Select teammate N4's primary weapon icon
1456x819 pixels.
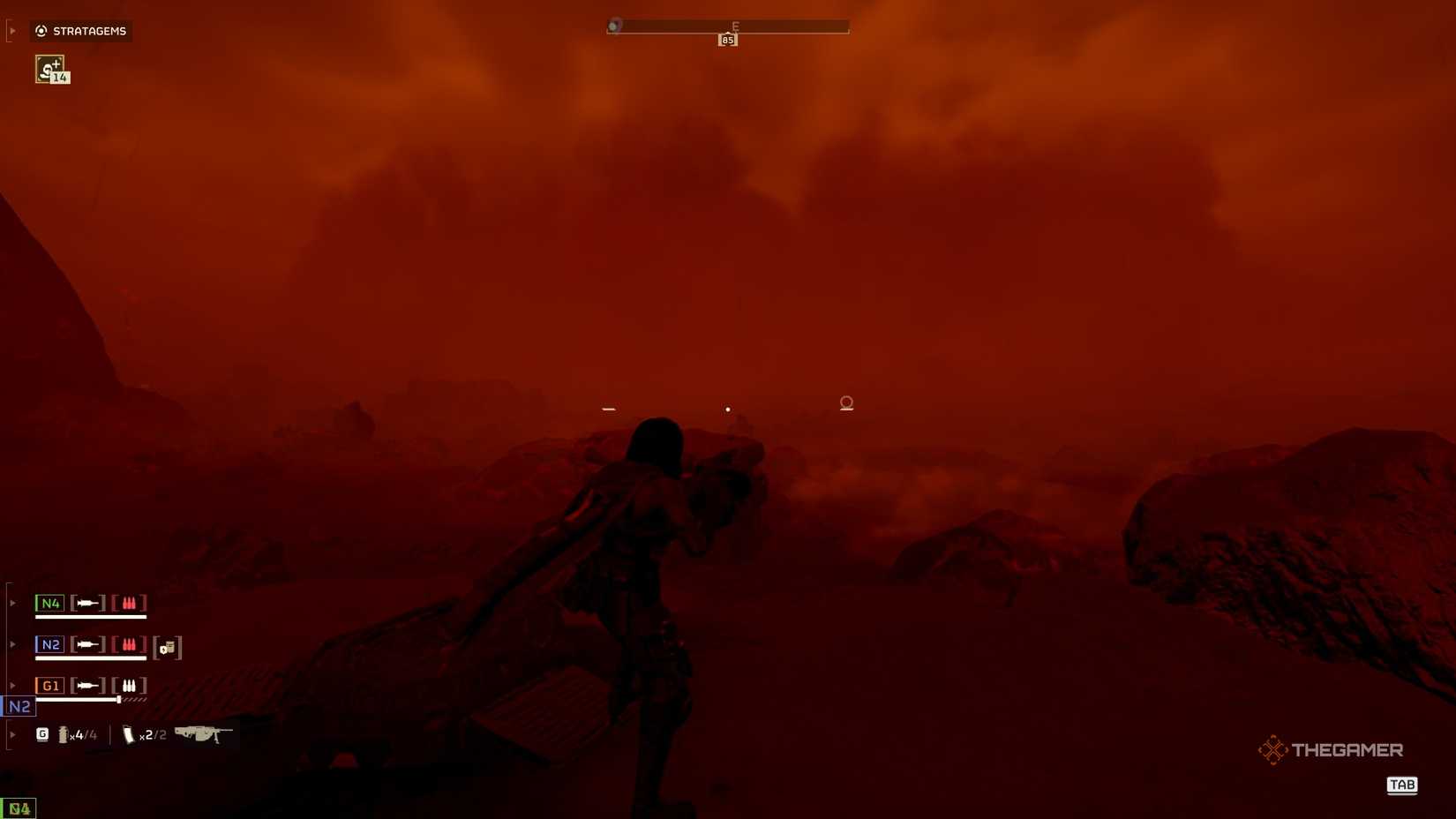click(x=87, y=602)
